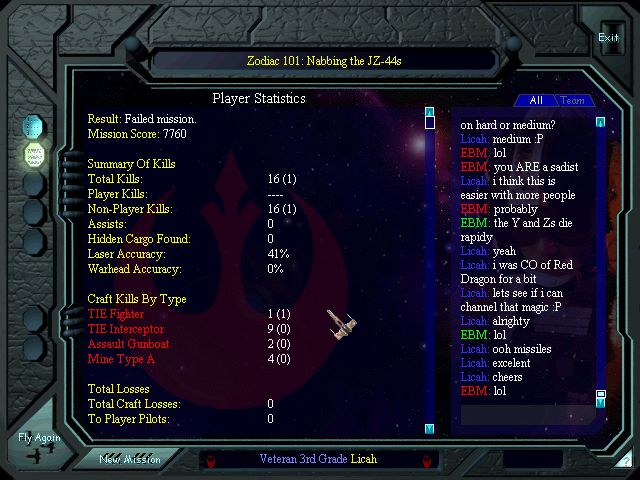The height and width of the screenshot is (480, 640).
Task: Click the statistics scroll-down arrow
Action: pos(429,428)
